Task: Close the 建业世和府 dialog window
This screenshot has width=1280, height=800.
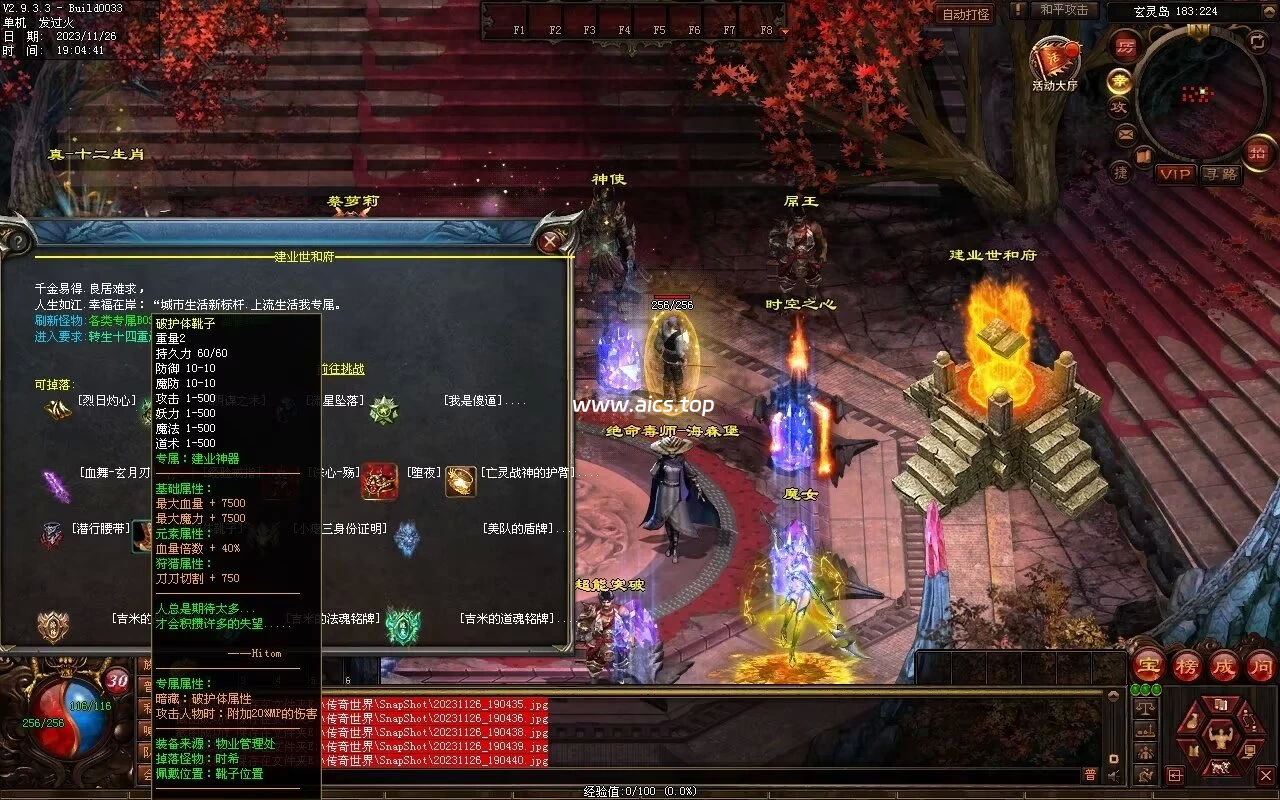Action: click(551, 241)
